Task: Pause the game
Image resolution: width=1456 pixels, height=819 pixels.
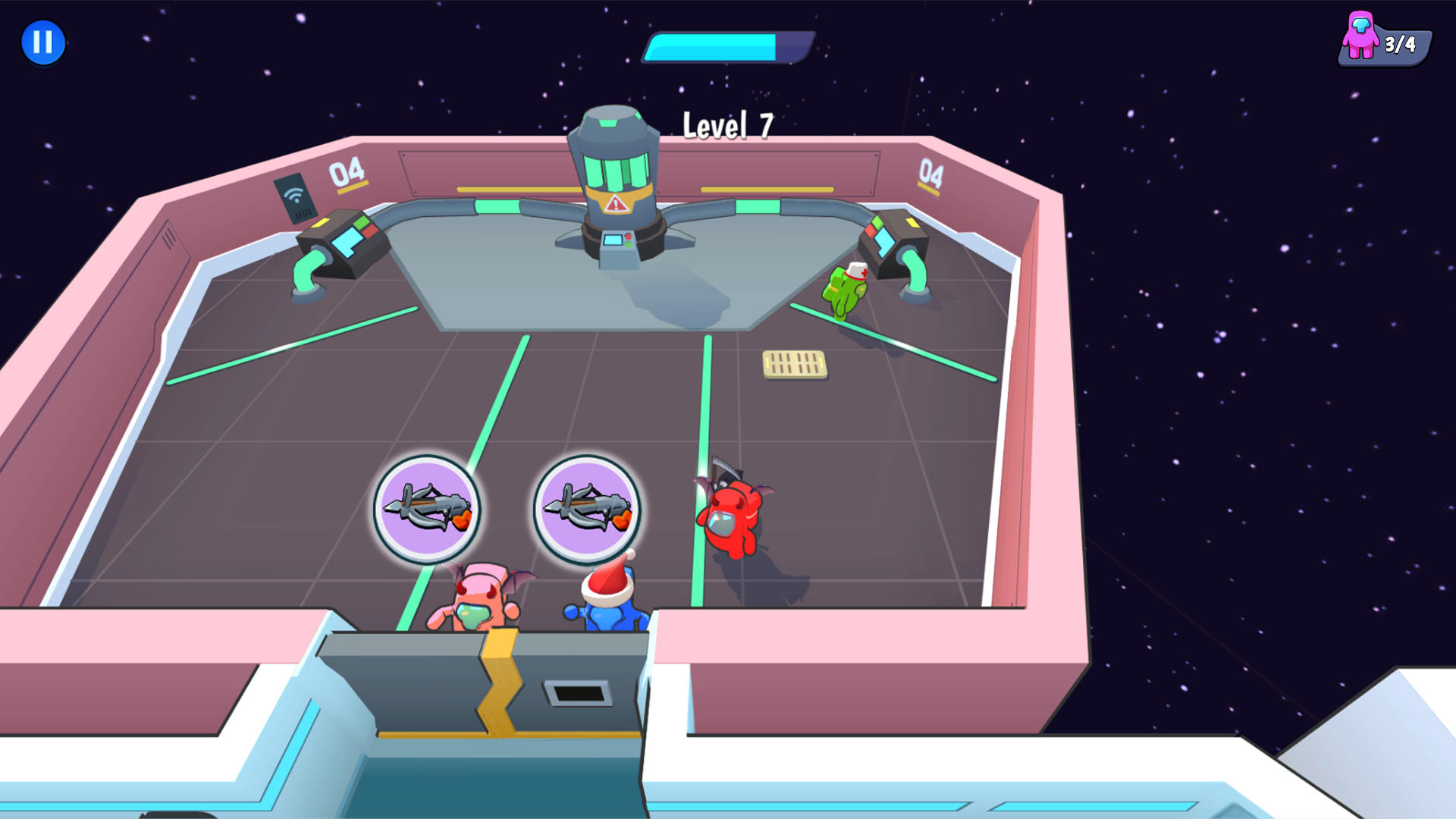Action: point(43,42)
